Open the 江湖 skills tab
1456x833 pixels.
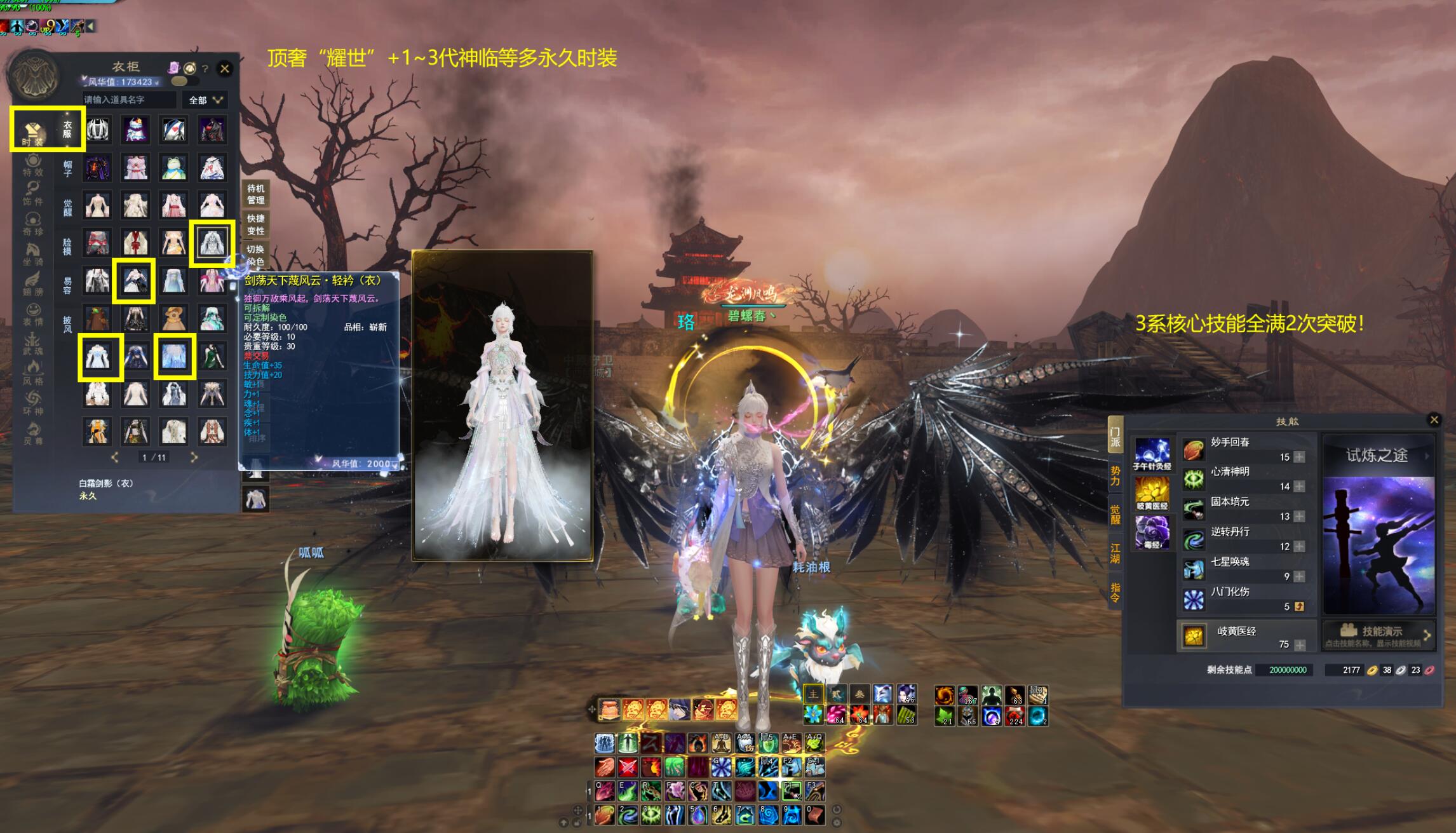click(1115, 553)
